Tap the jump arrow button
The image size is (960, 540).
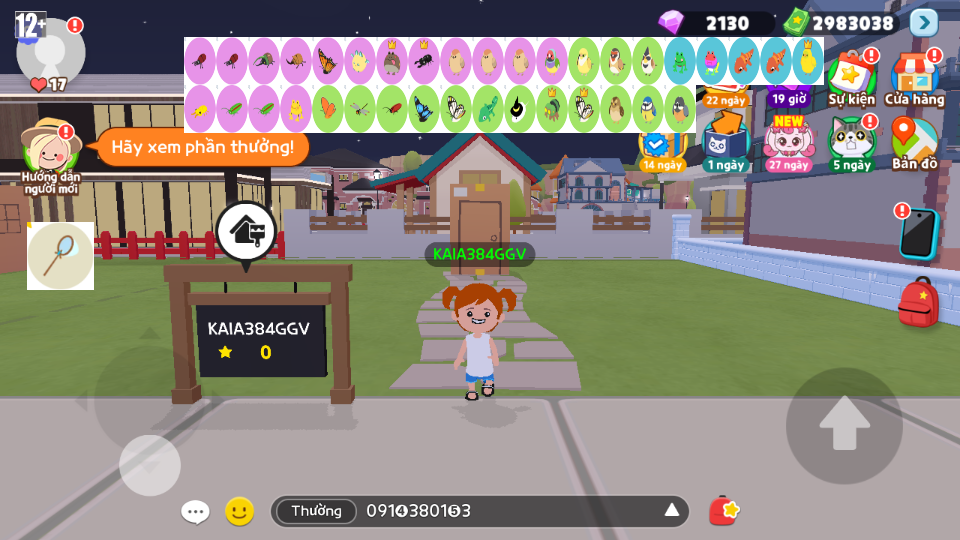844,425
